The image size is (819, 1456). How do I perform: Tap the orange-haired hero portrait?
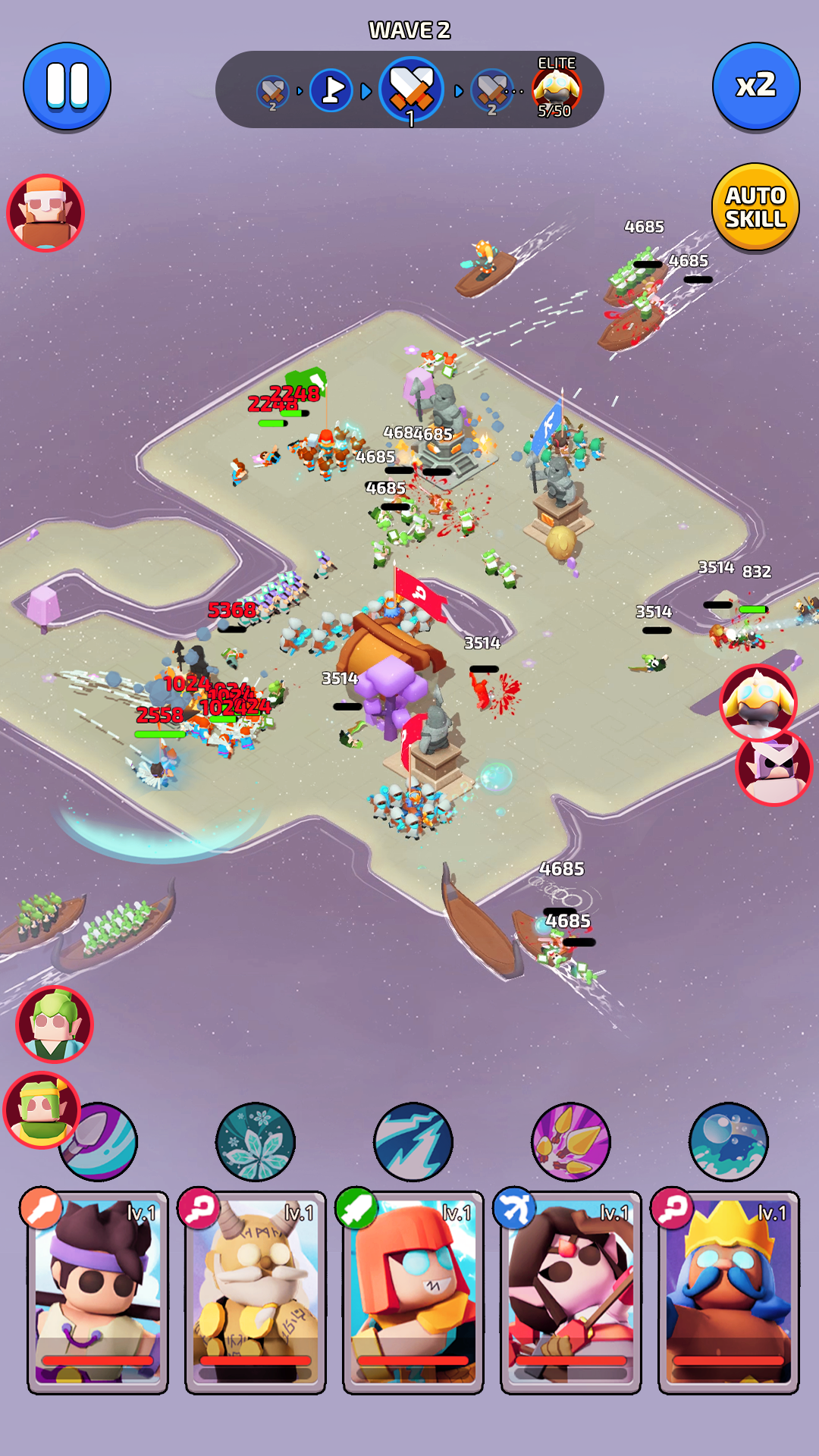click(45, 212)
